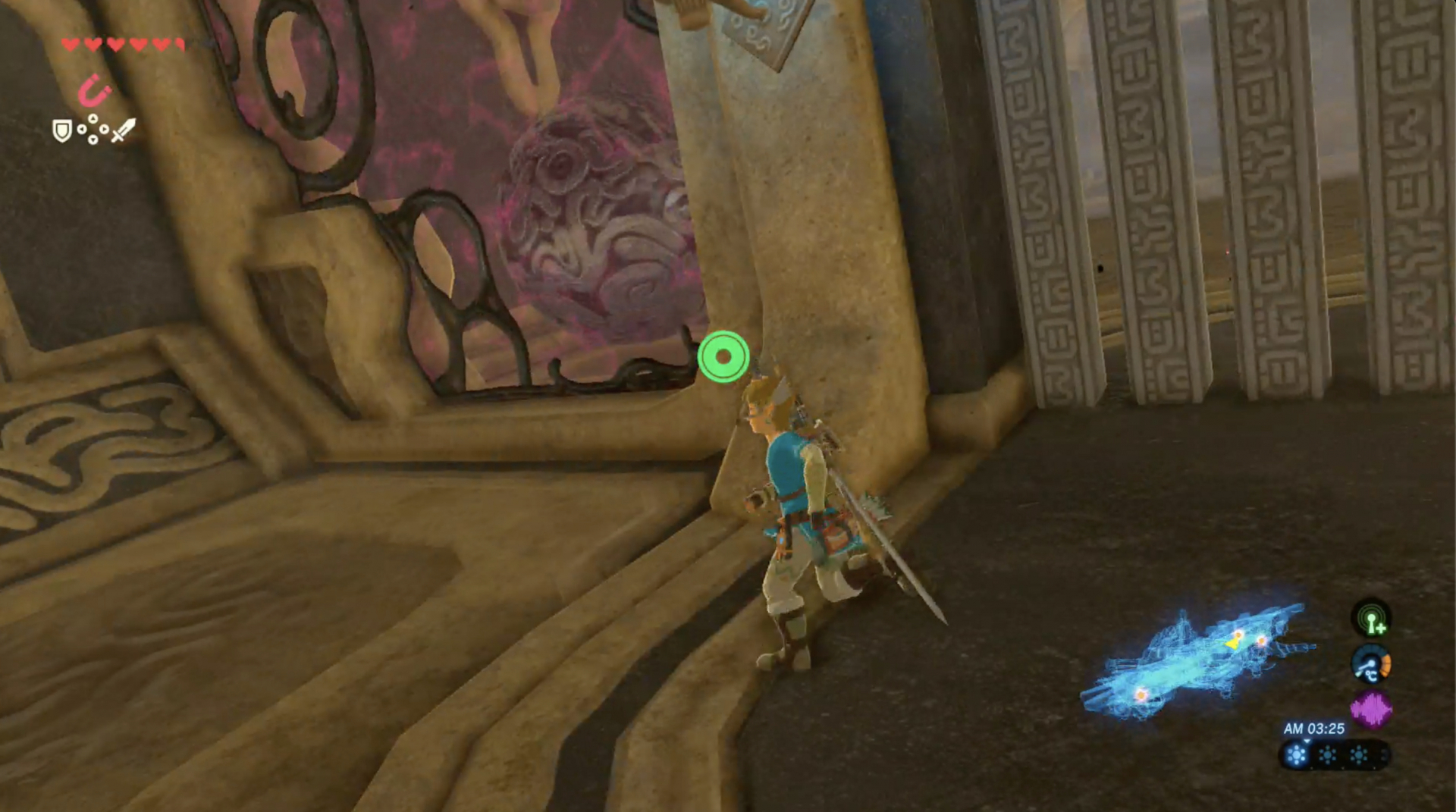Click the leftmost snowflake cold indicator
Screen dimensions: 1456x812
tap(1298, 754)
